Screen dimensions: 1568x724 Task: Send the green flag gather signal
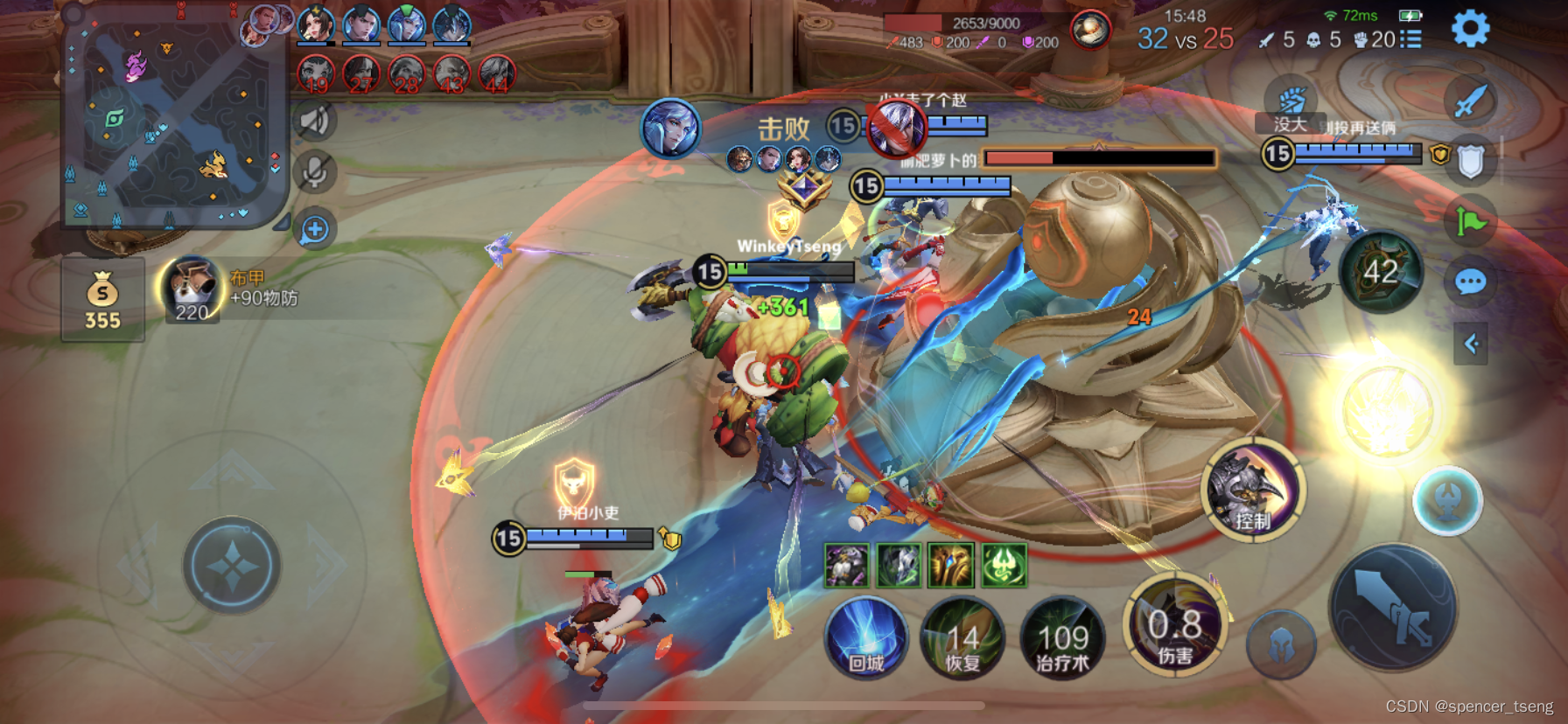(1470, 221)
